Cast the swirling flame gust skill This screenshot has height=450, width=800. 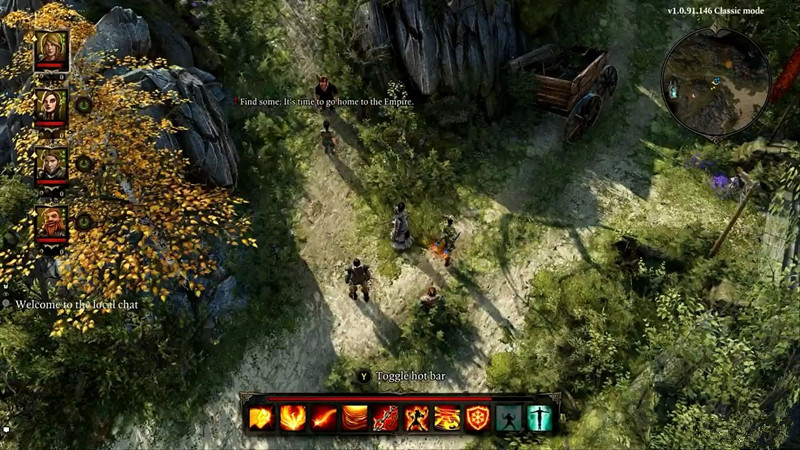[447, 418]
